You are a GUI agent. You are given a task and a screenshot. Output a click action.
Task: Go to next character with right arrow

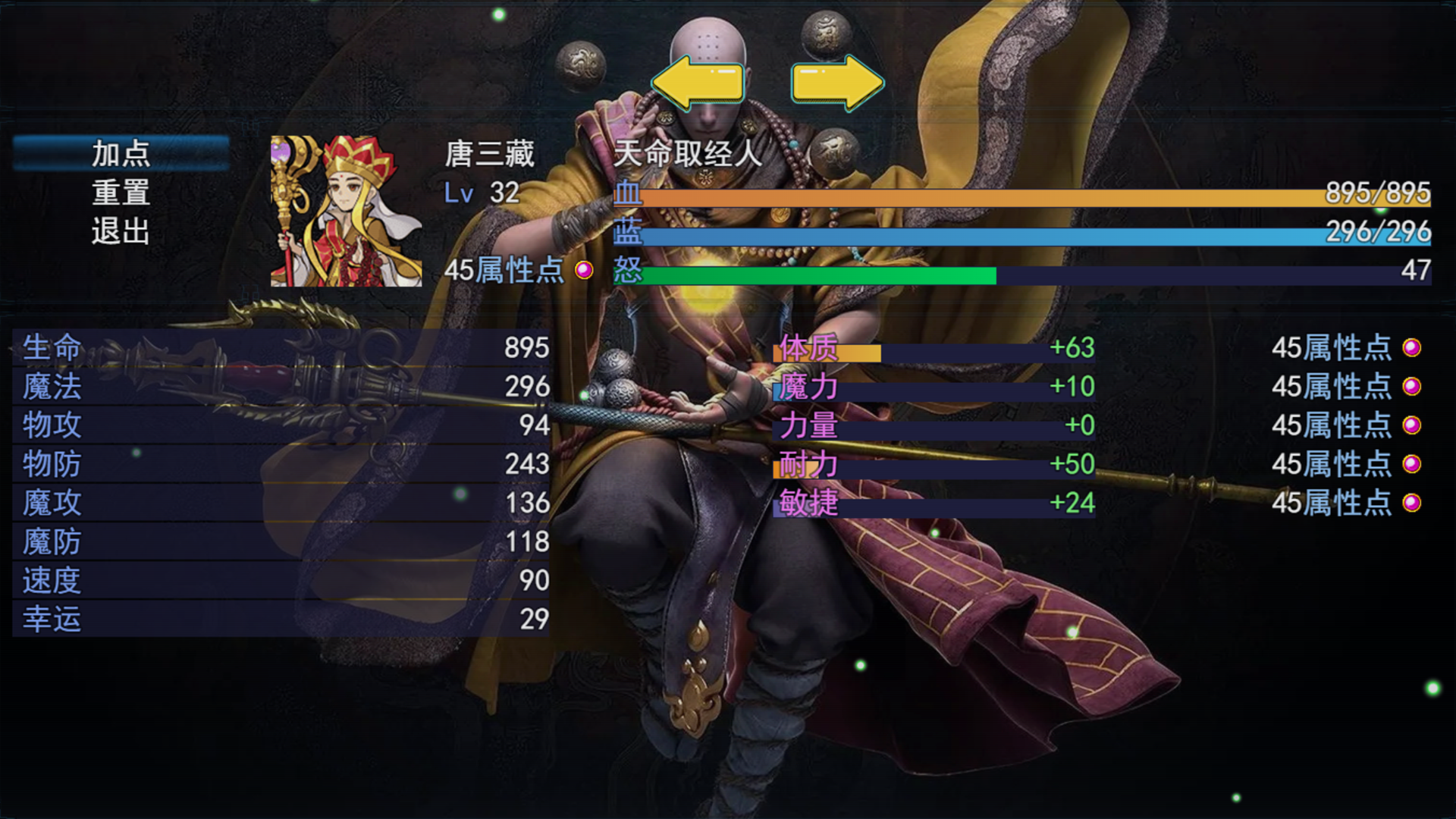point(837,82)
